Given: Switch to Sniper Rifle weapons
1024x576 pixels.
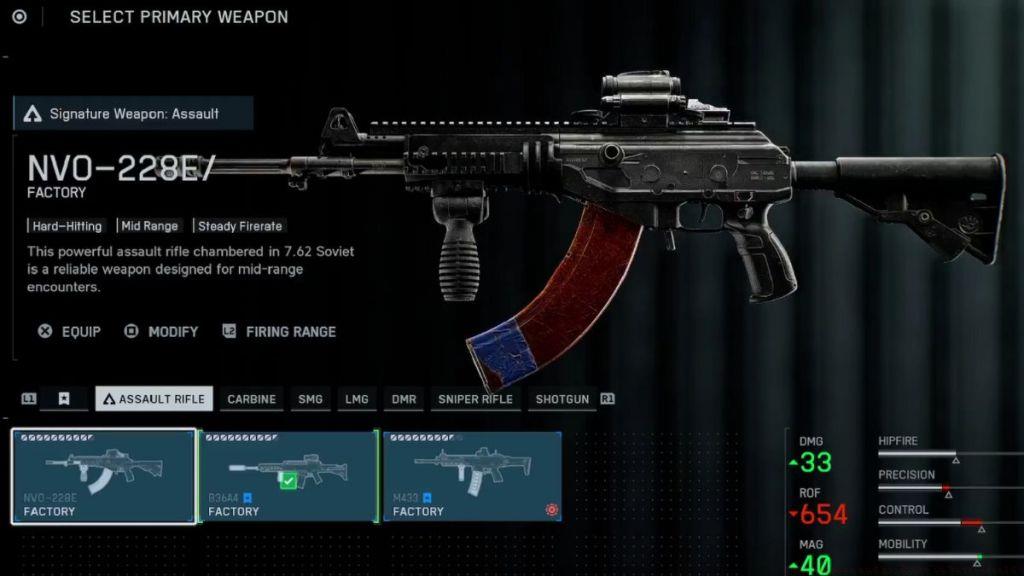Looking at the screenshot, I should [475, 399].
